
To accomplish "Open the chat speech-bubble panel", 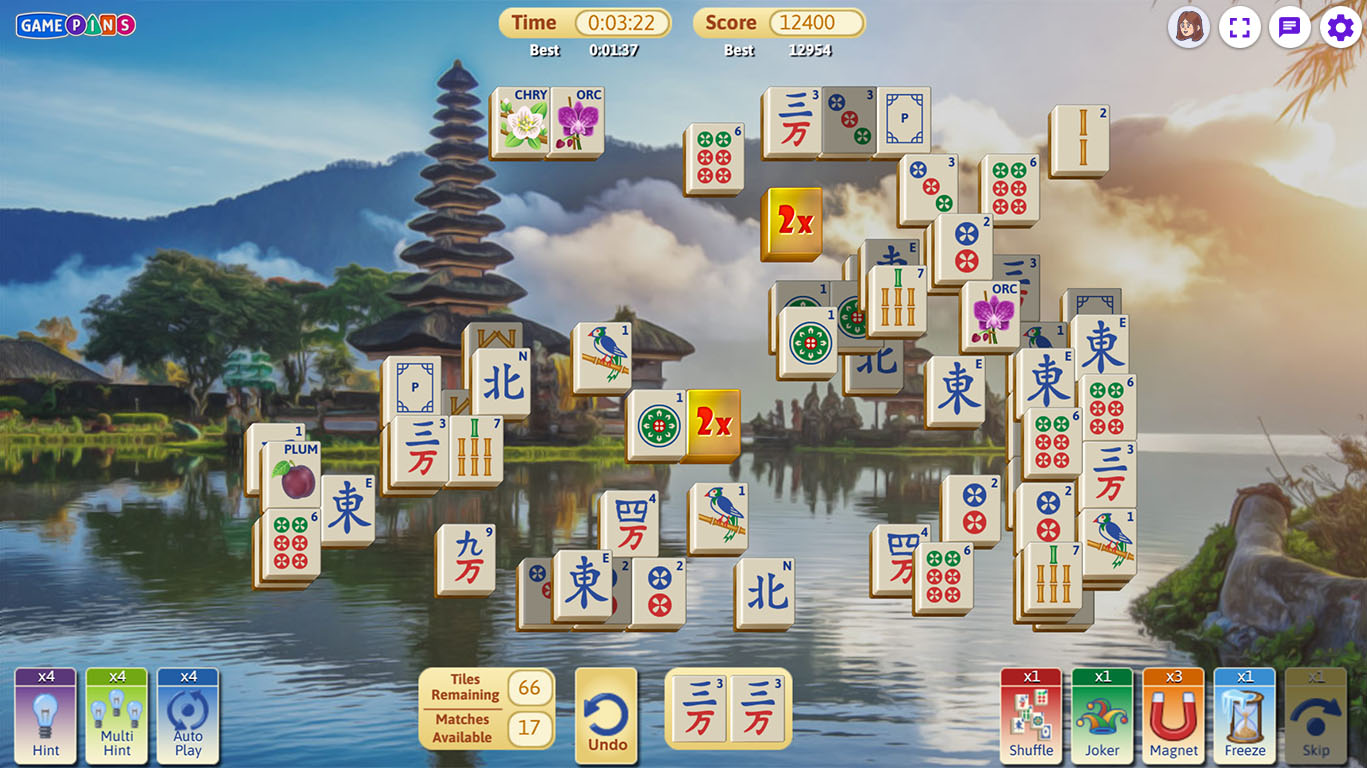I will (1290, 27).
